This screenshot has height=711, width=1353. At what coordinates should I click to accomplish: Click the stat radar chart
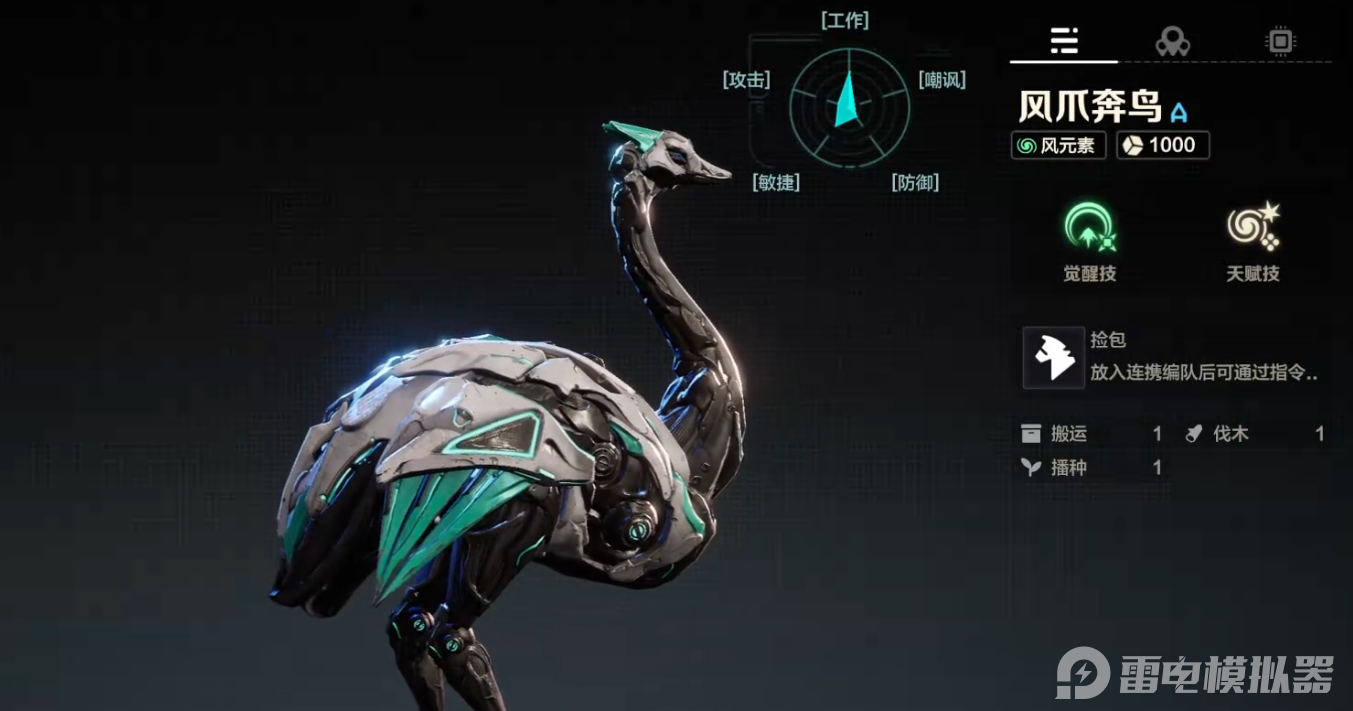(x=849, y=104)
